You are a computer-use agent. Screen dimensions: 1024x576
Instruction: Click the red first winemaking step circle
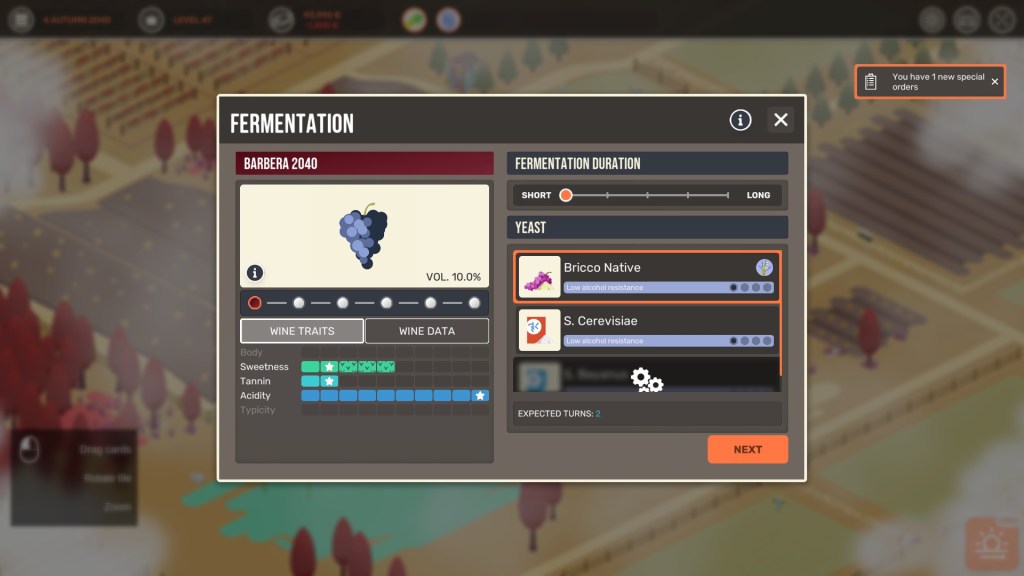[255, 302]
